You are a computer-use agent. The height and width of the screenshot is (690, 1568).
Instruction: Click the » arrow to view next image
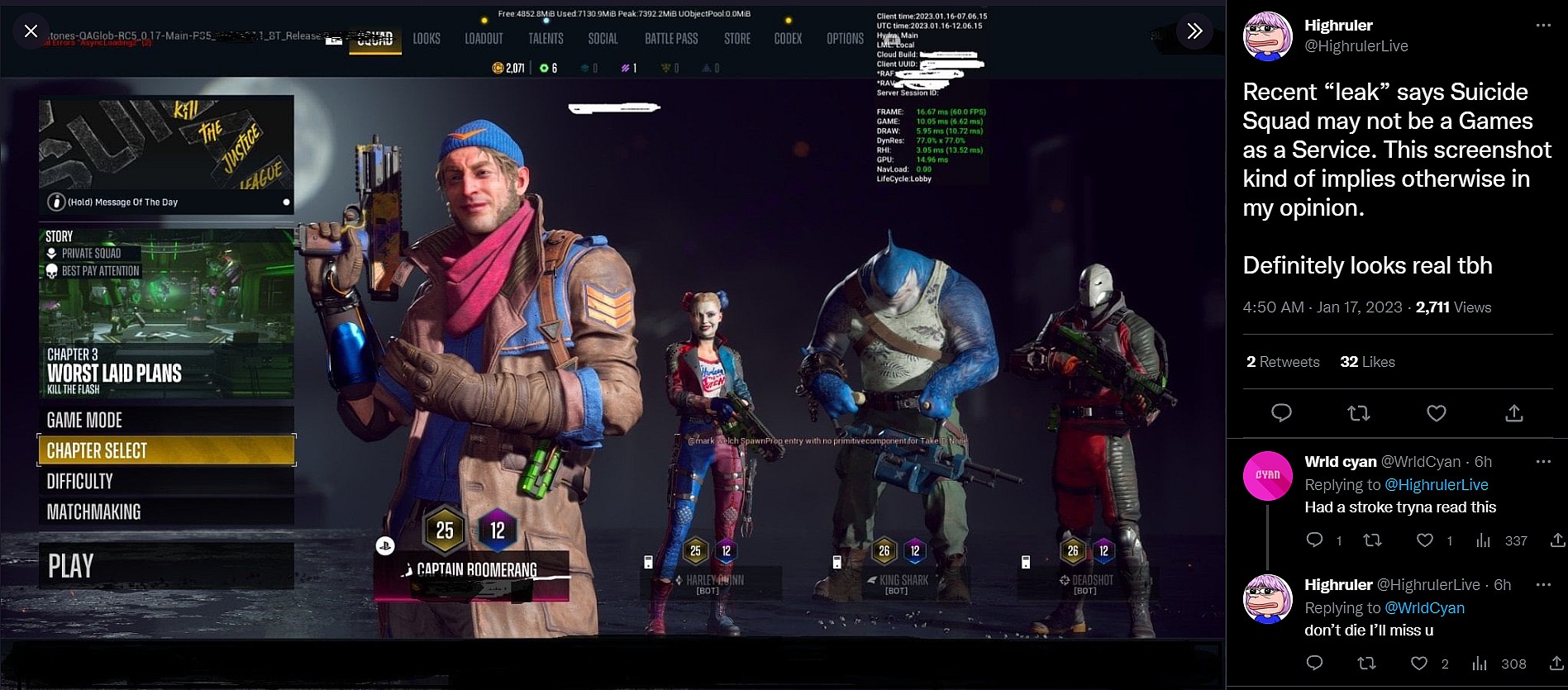(1193, 31)
